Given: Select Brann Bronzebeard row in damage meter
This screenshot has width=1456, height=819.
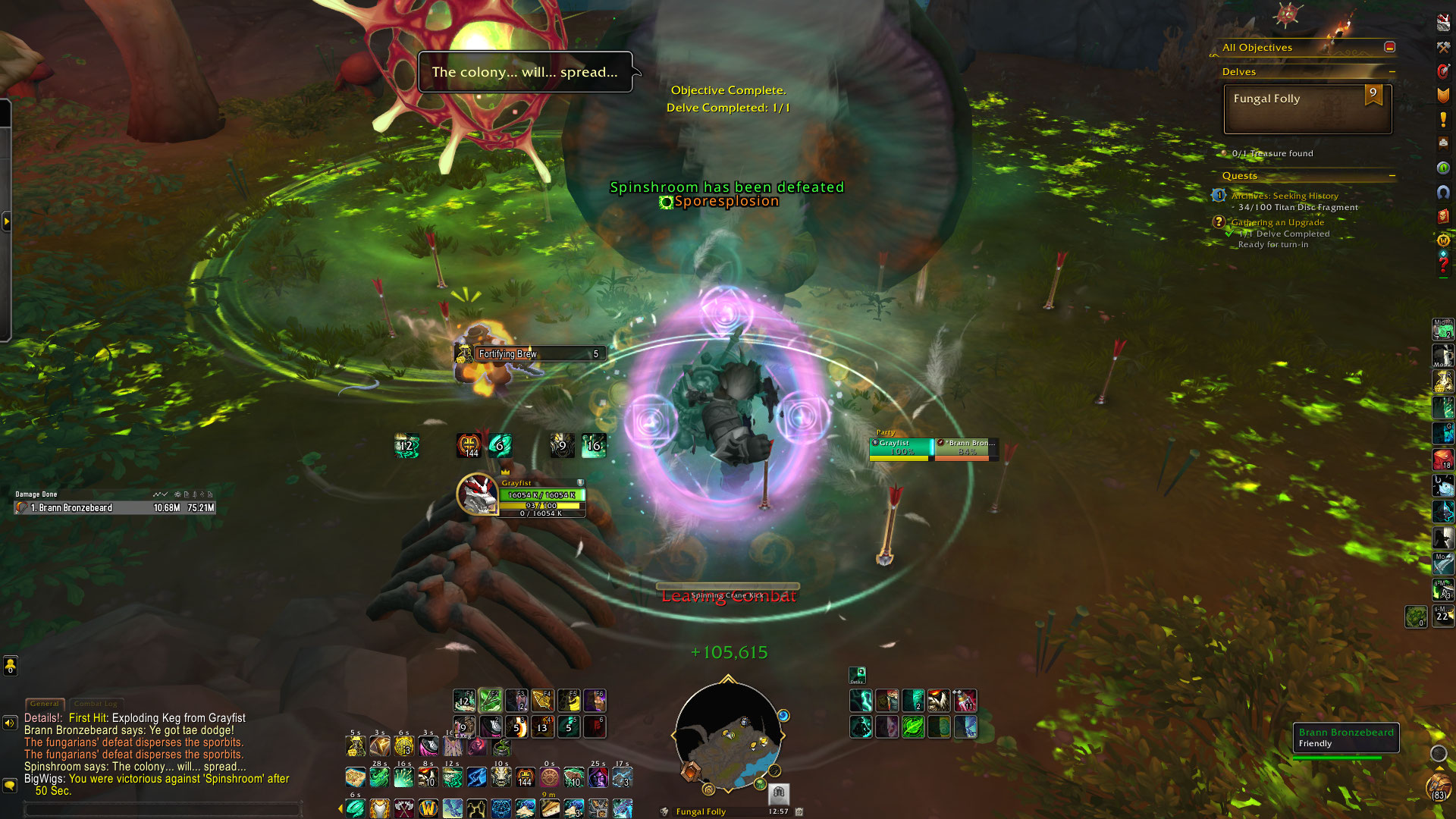Looking at the screenshot, I should click(114, 508).
